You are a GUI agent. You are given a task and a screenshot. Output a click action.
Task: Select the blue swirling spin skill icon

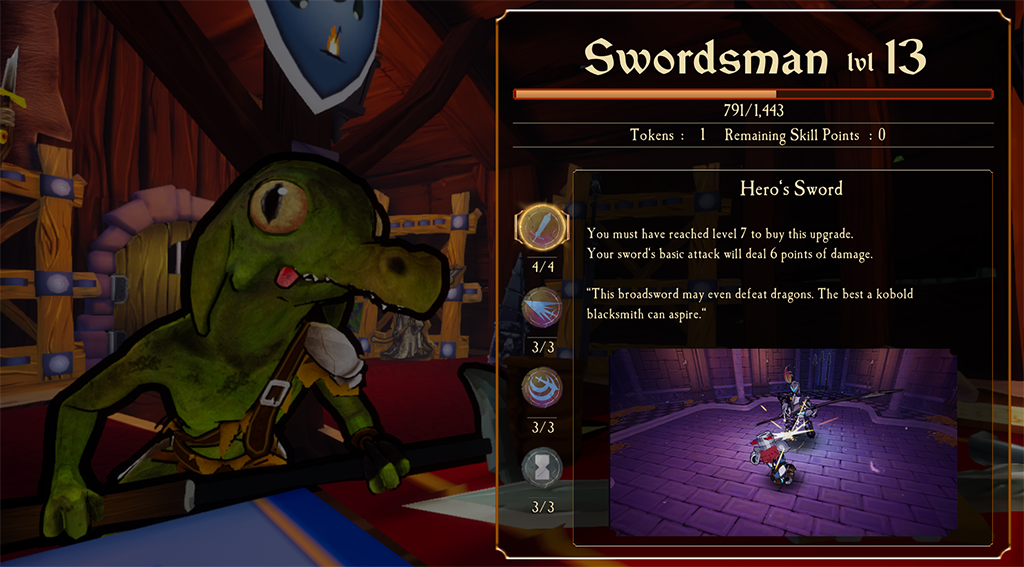tap(541, 387)
